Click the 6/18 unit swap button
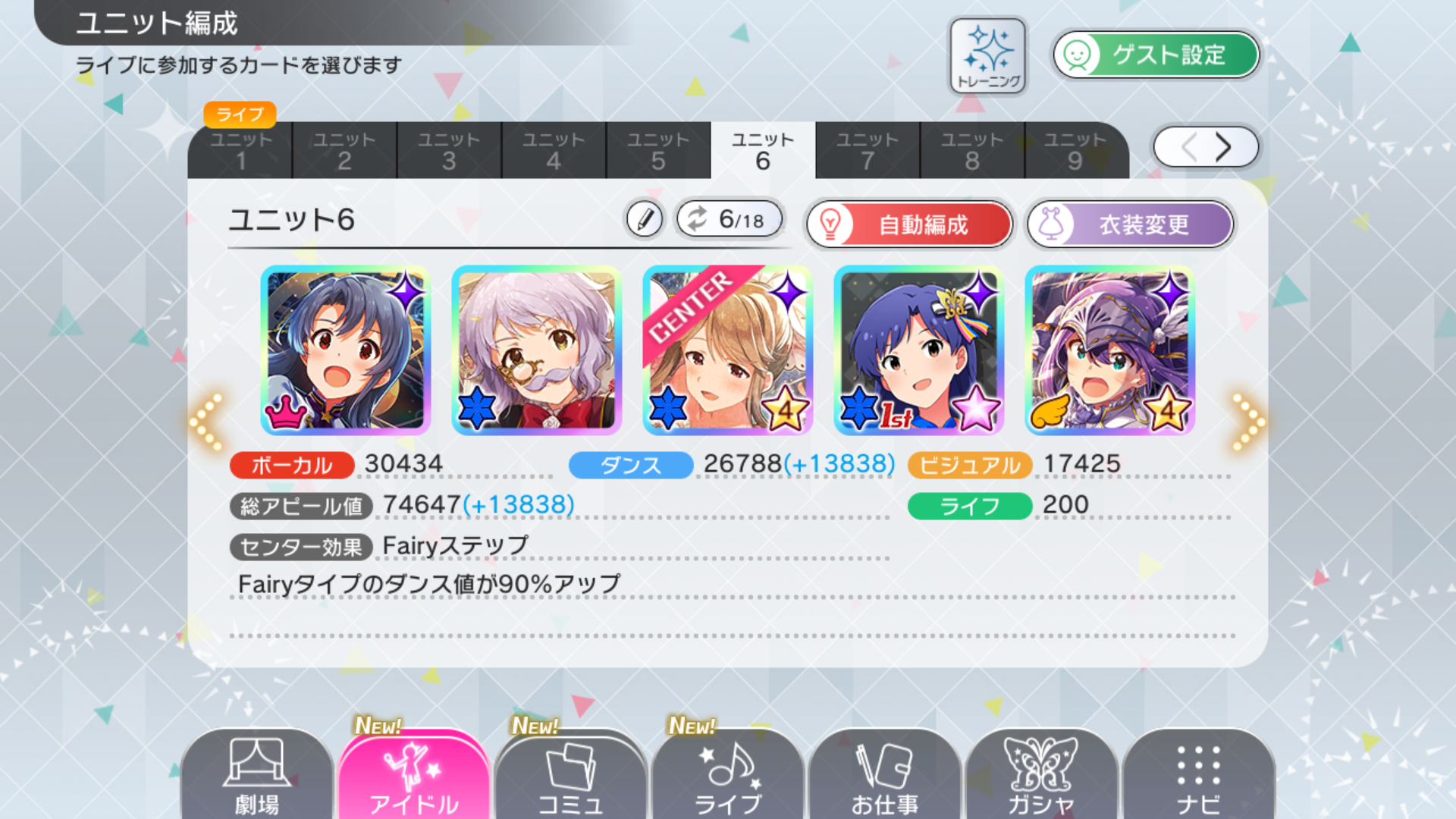Viewport: 1456px width, 819px height. point(730,220)
